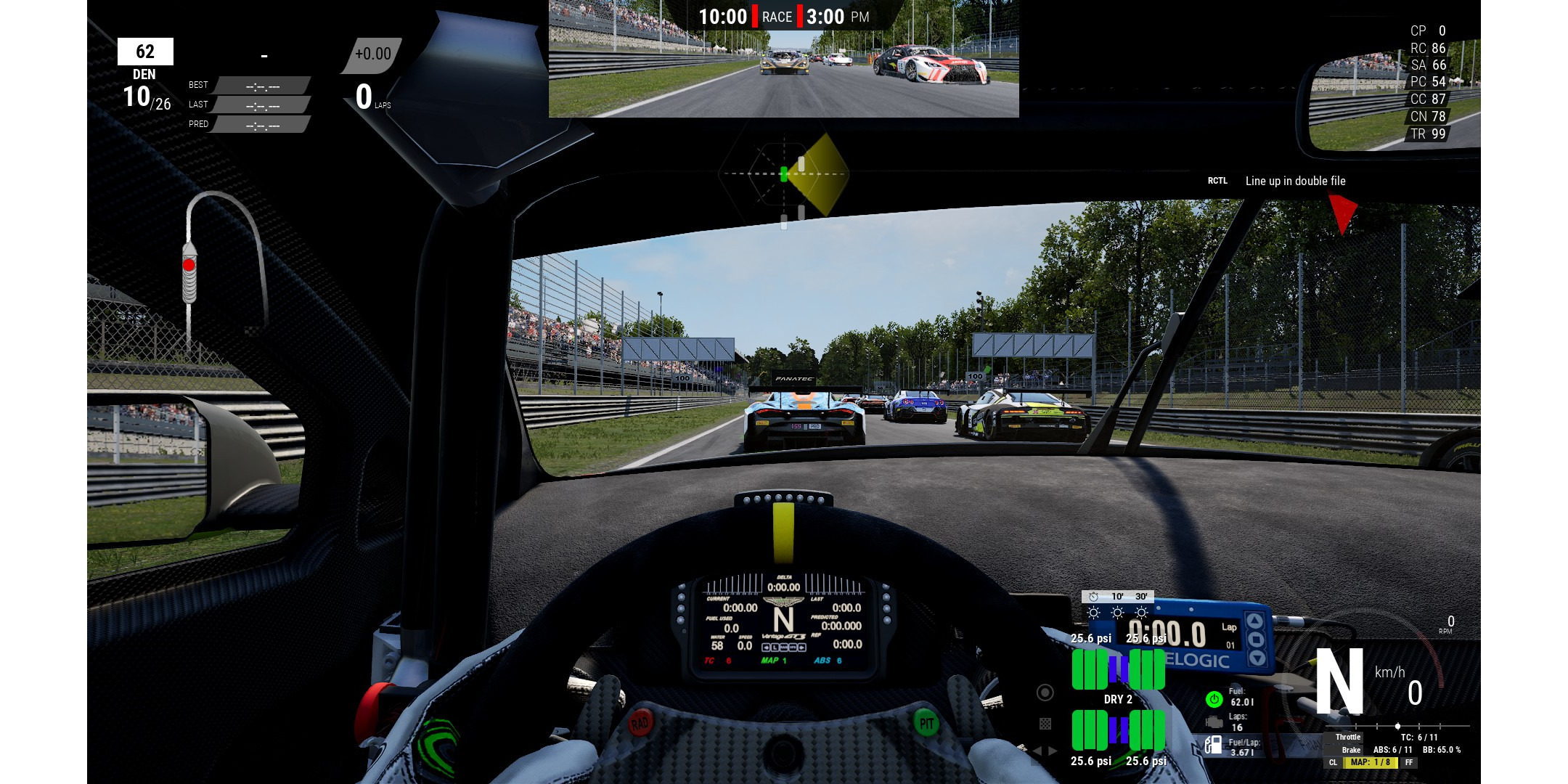Select the DRY 2 tyre set label
1568x784 pixels.
point(1118,699)
